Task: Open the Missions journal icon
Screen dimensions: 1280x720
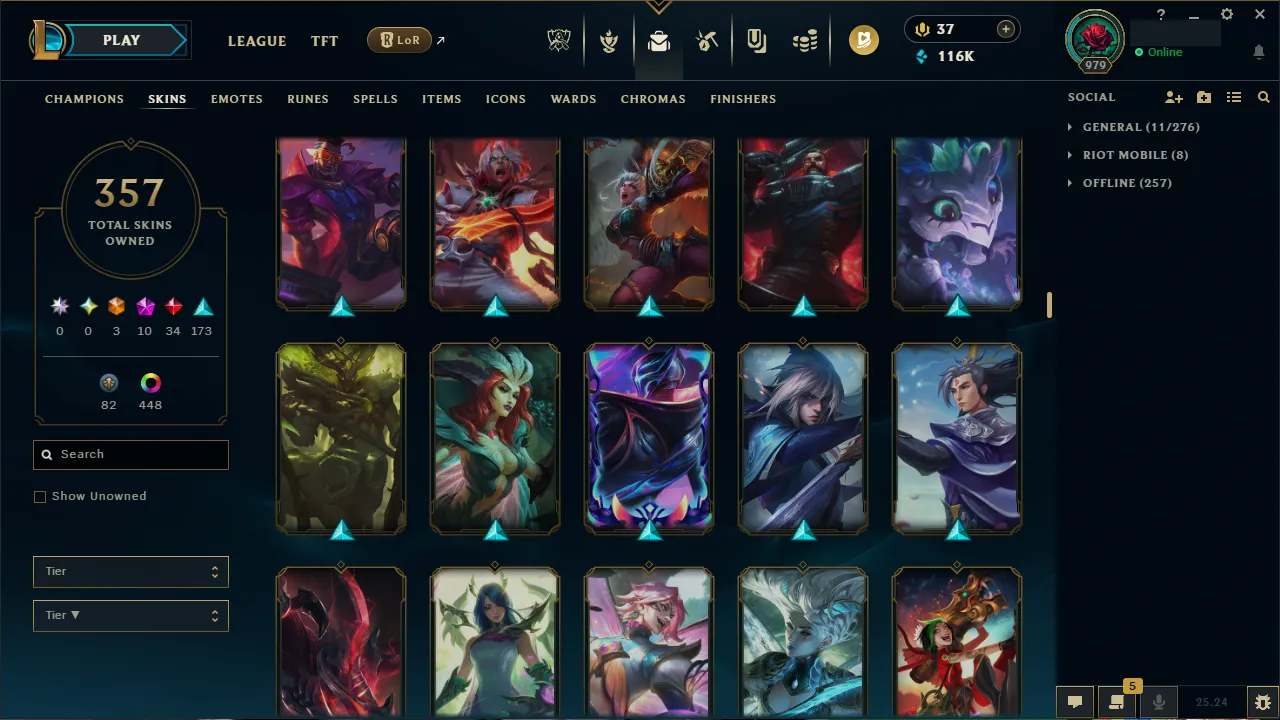Action: [x=756, y=42]
